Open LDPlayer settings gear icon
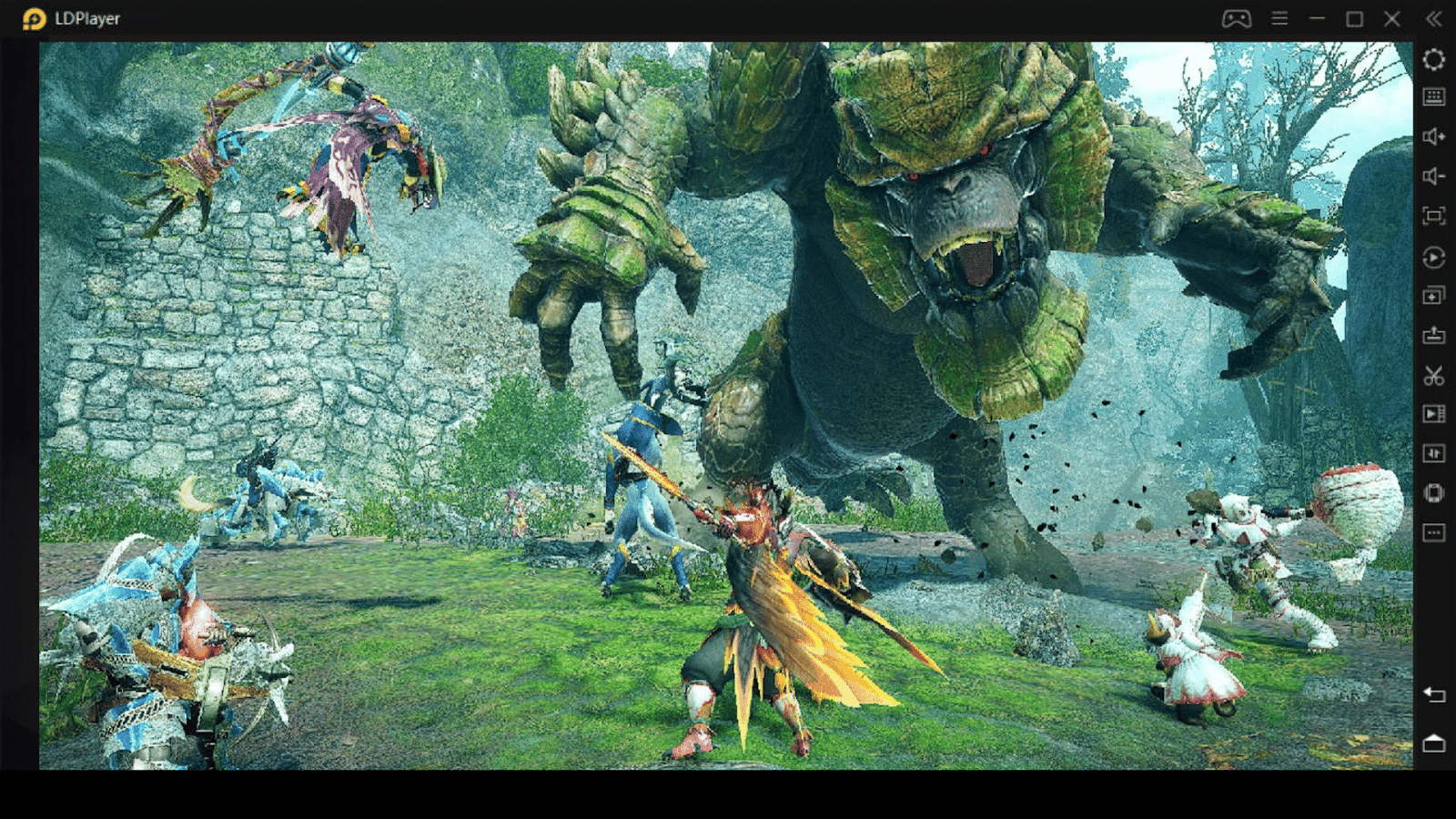 1433,60
